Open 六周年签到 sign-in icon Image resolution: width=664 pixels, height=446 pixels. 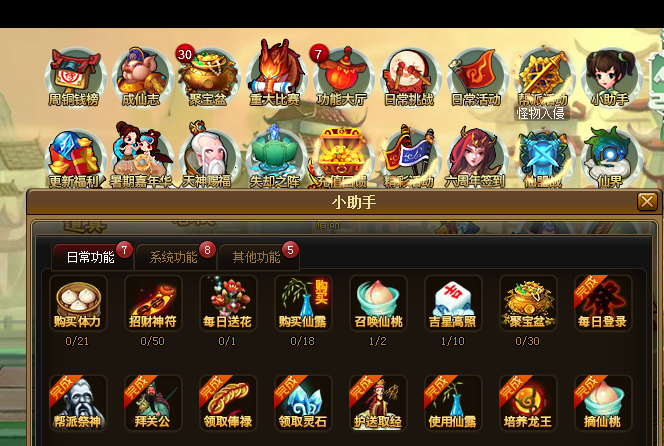tap(476, 157)
